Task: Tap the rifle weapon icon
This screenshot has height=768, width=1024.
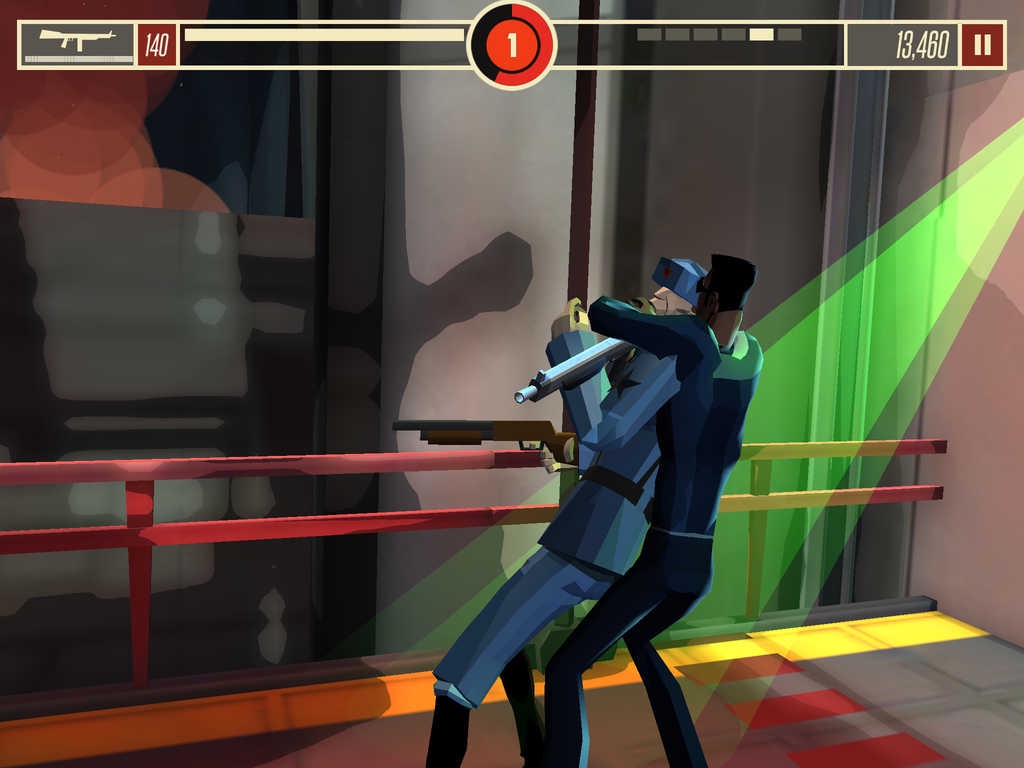Action: point(77,43)
